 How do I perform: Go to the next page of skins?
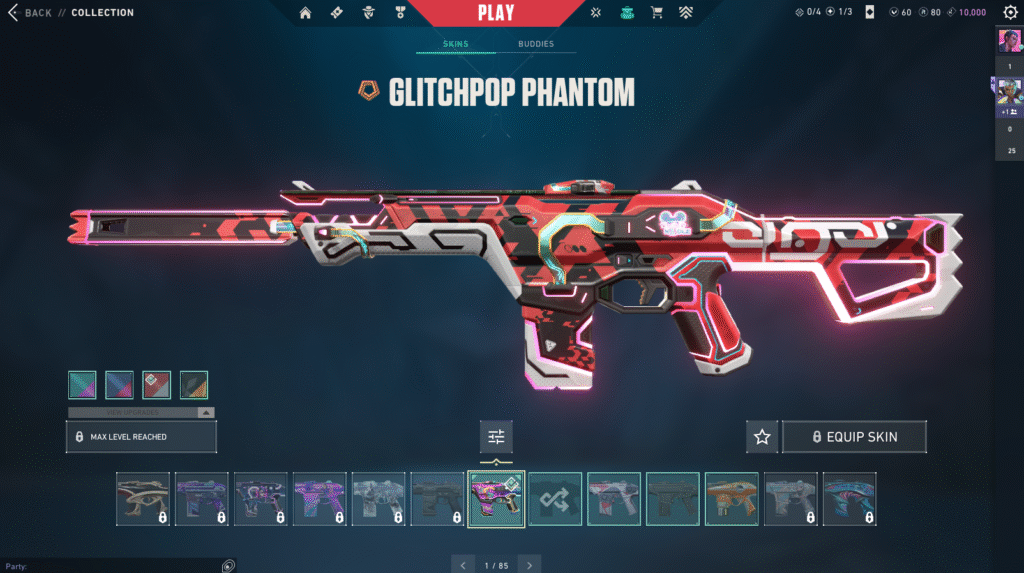coord(531,565)
